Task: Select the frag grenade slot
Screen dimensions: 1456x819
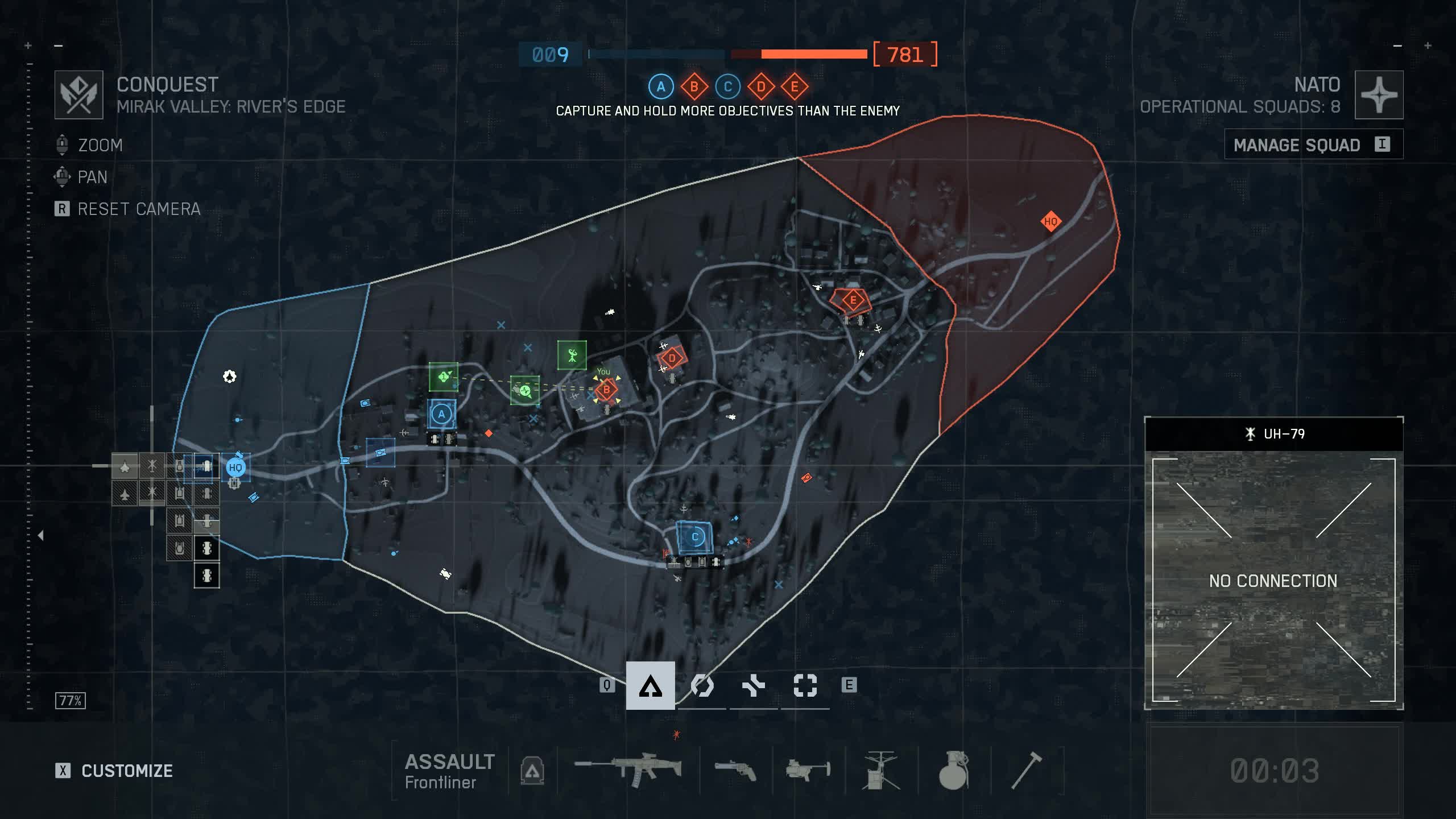Action: (x=954, y=771)
